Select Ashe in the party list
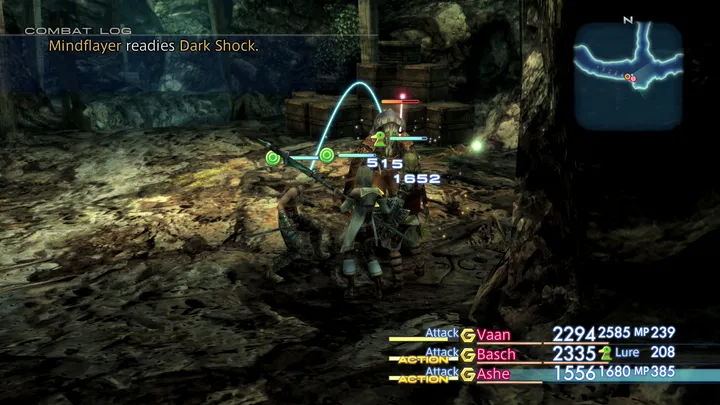 click(494, 374)
